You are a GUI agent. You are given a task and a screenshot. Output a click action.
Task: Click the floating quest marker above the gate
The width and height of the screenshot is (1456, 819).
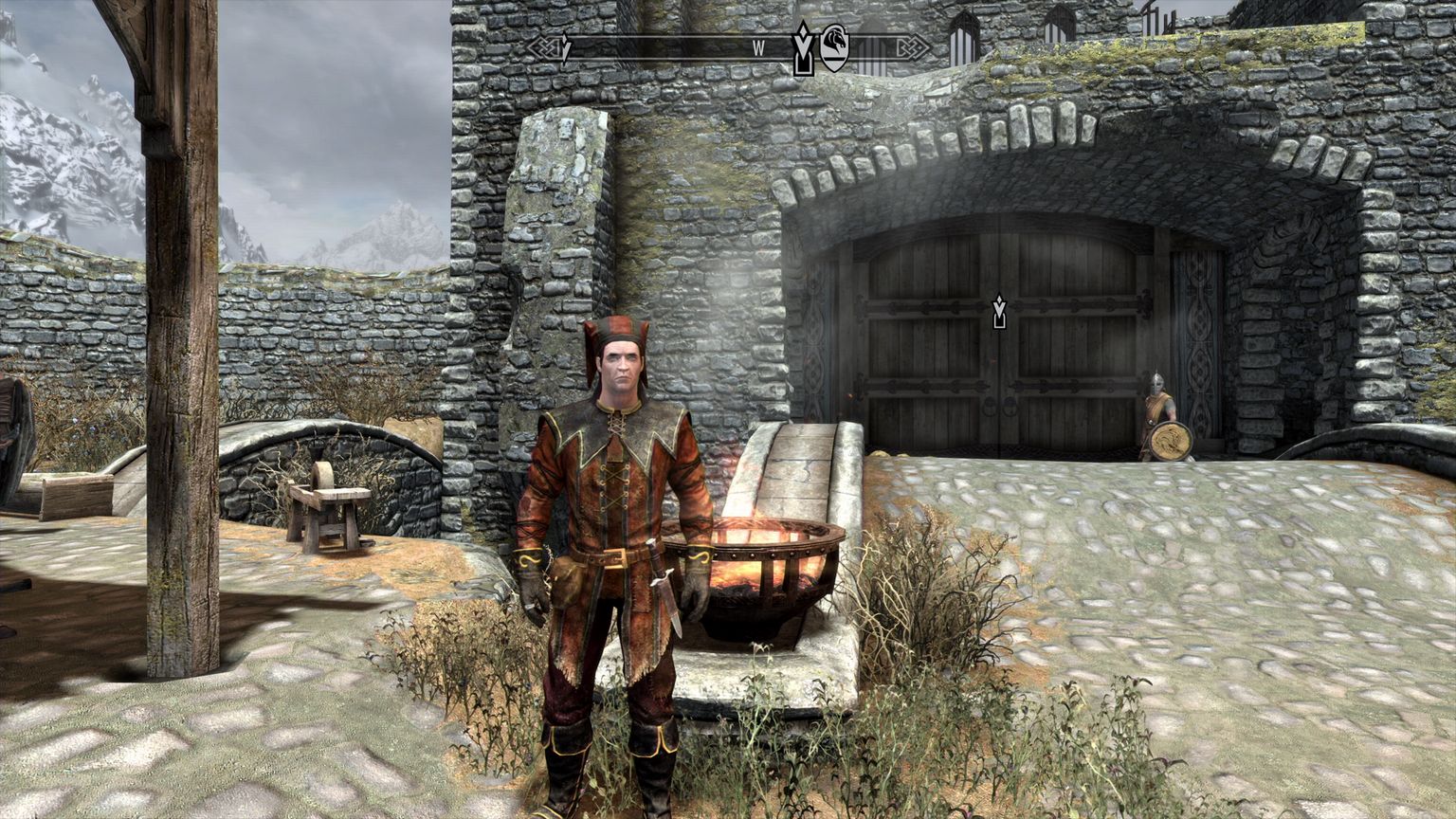click(999, 312)
